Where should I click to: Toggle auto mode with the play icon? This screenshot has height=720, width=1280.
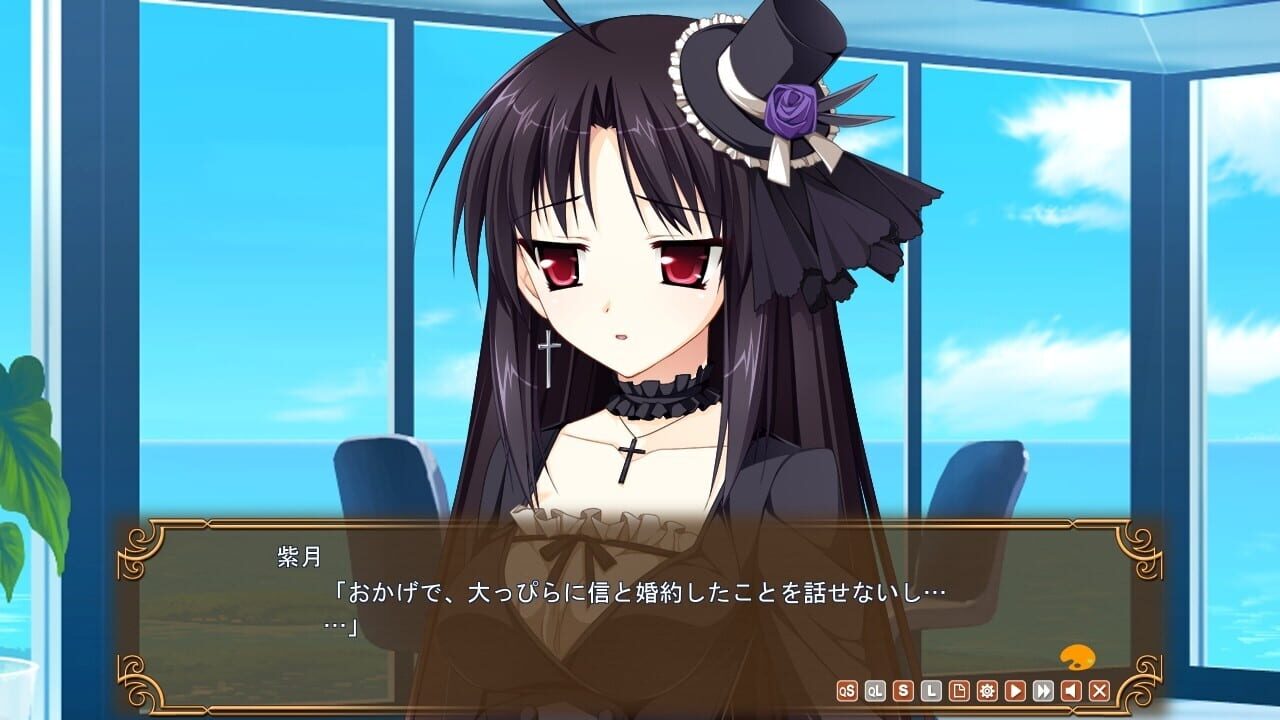pyautogui.click(x=1013, y=690)
